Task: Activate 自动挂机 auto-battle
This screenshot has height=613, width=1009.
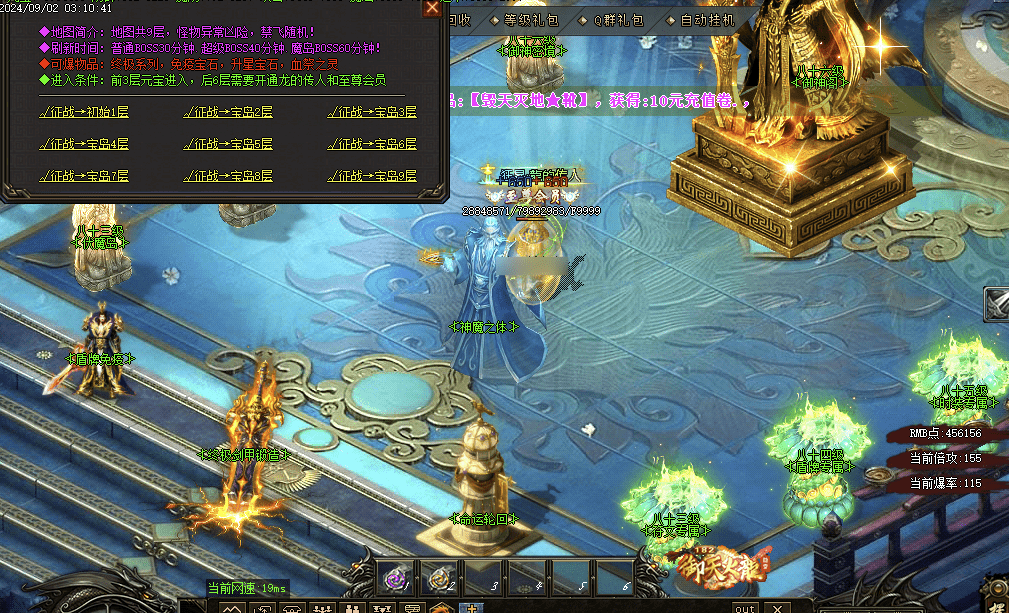Action: [x=705, y=19]
